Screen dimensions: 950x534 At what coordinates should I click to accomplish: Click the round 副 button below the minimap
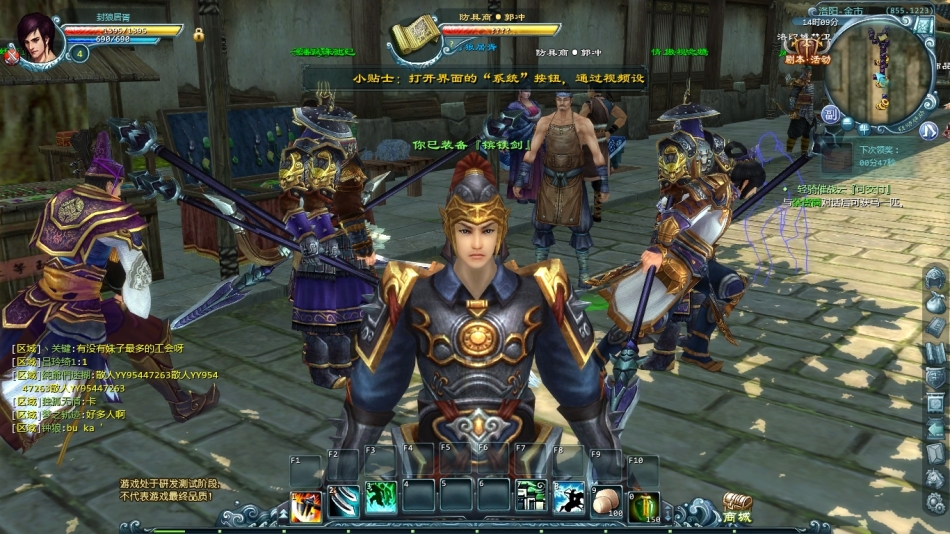point(830,115)
